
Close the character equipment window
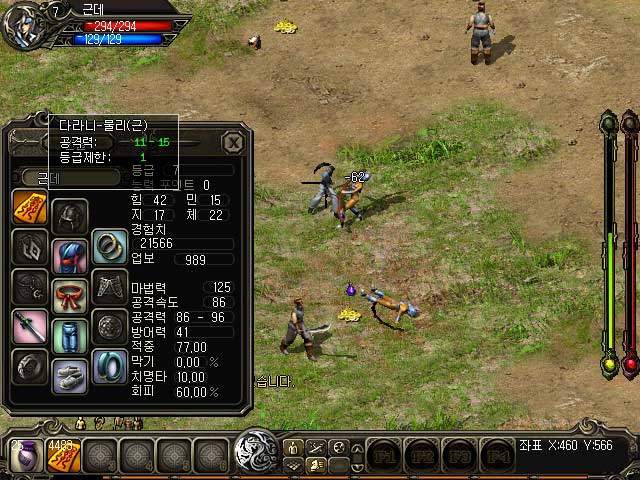click(233, 142)
